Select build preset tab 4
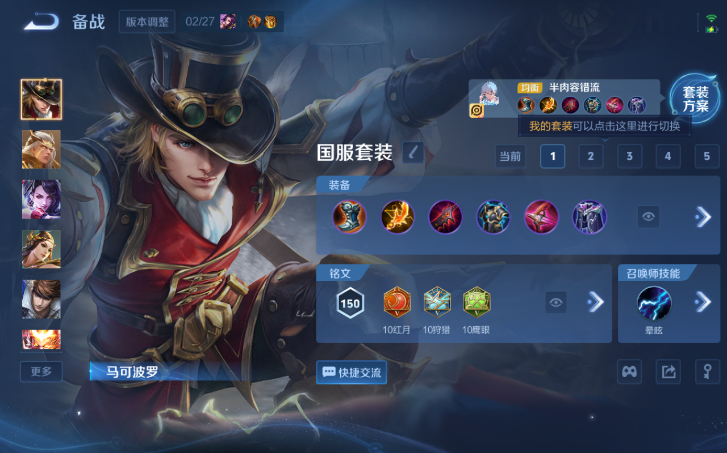This screenshot has width=727, height=453. click(668, 156)
